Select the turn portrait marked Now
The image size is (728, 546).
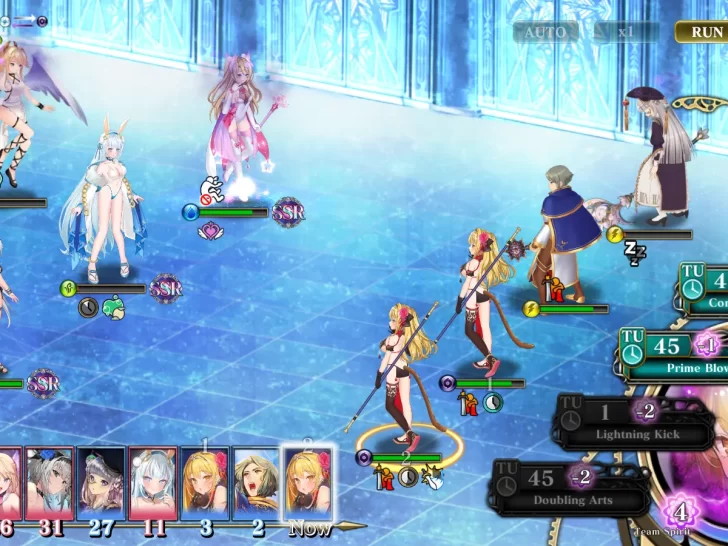(x=308, y=484)
